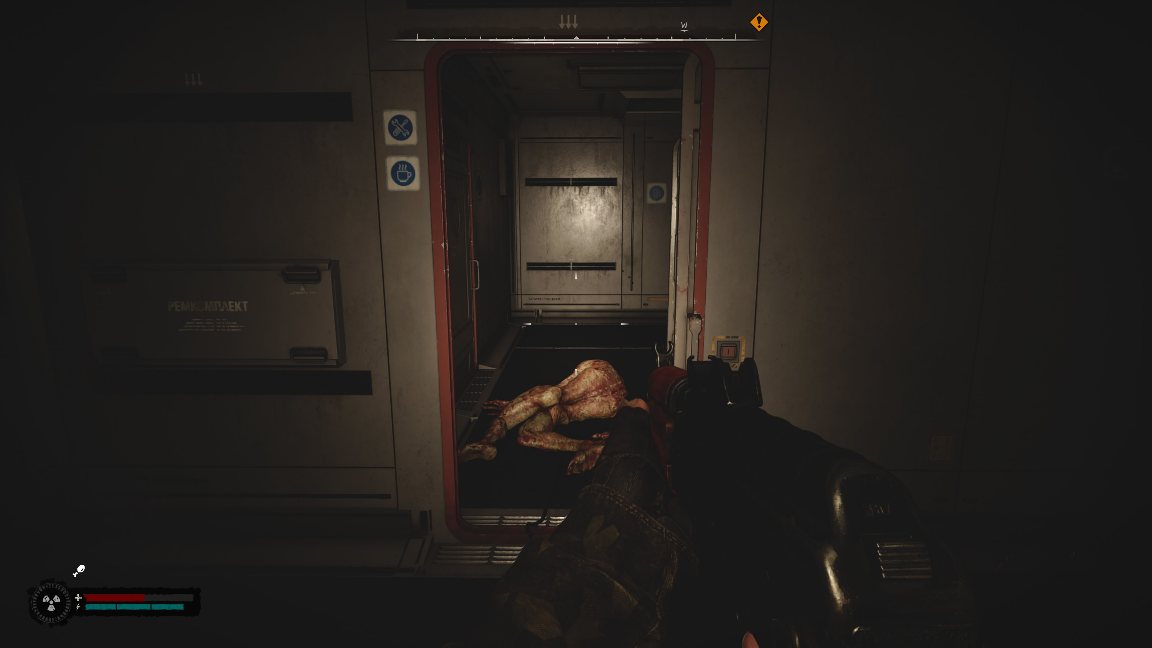Click the orange quest marker on the compass
The image size is (1152, 648).
[x=759, y=22]
